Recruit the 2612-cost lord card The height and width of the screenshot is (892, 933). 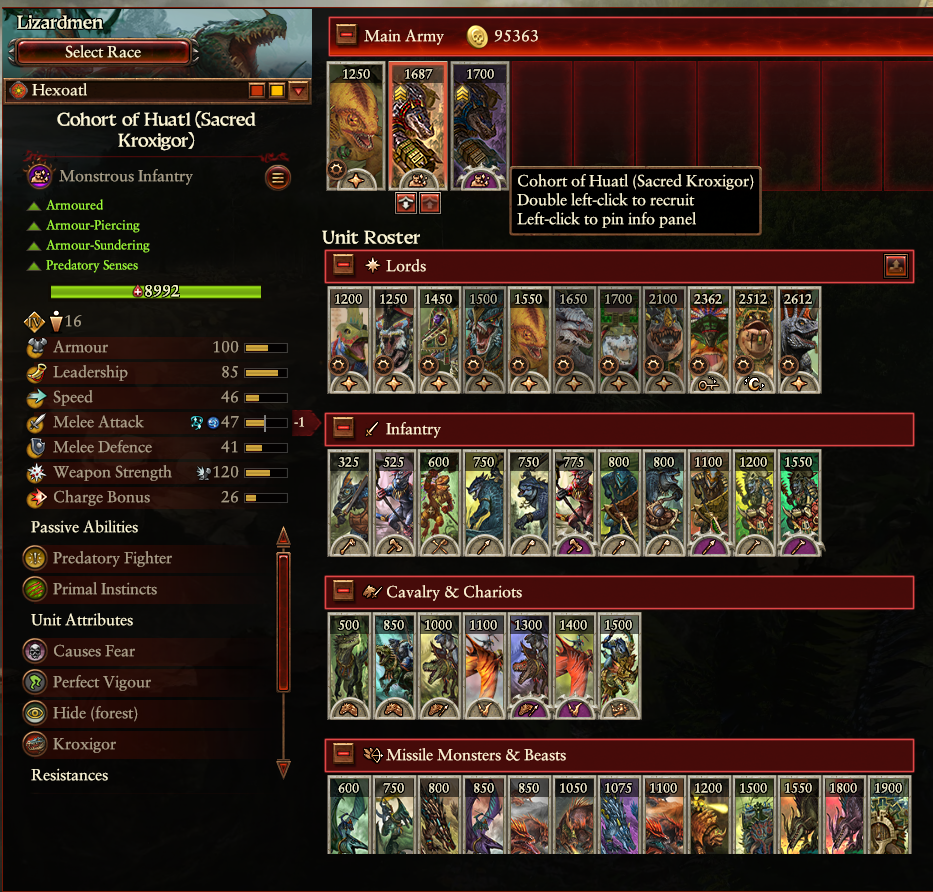coord(799,340)
